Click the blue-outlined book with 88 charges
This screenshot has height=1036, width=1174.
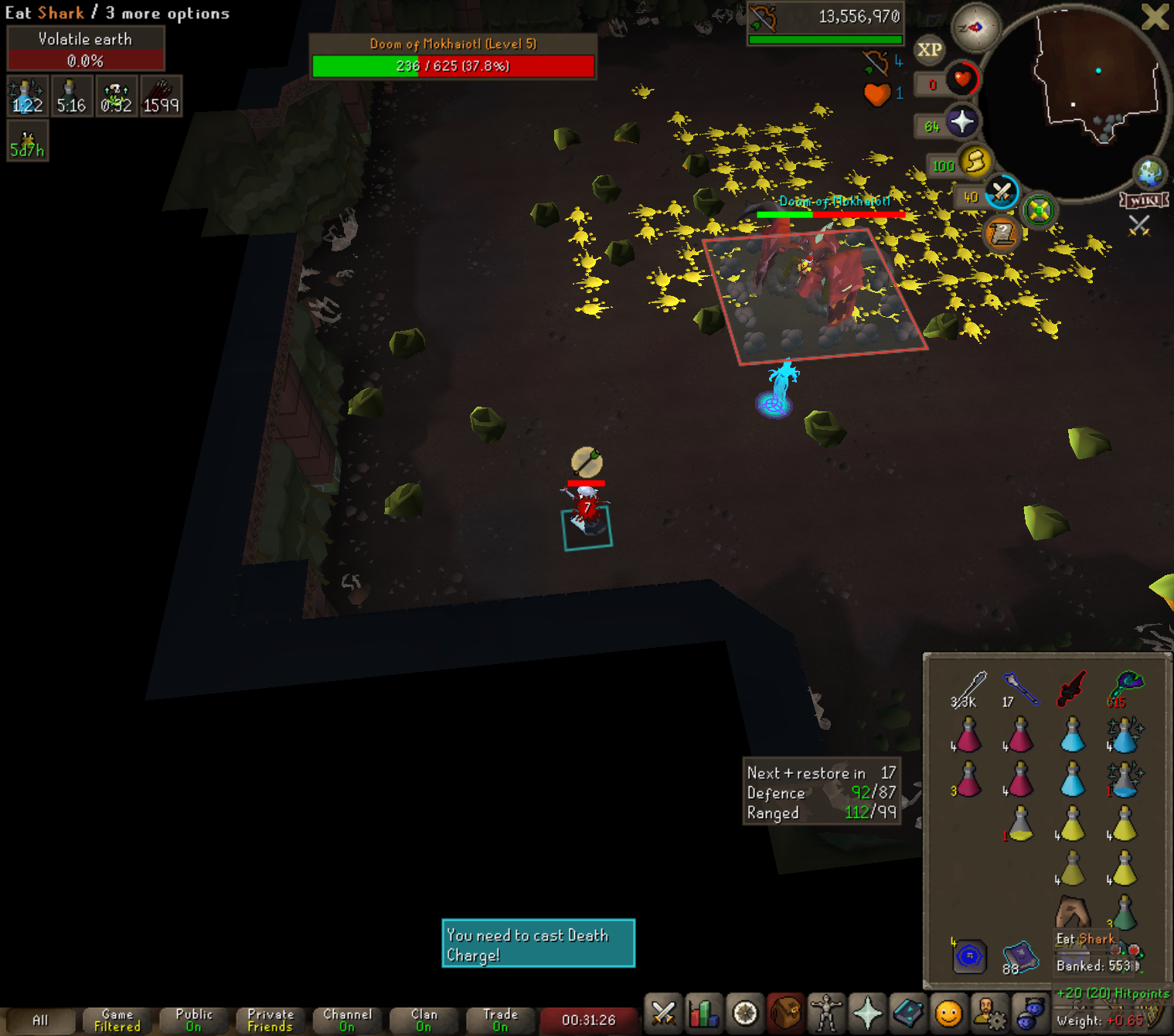coord(1020,956)
